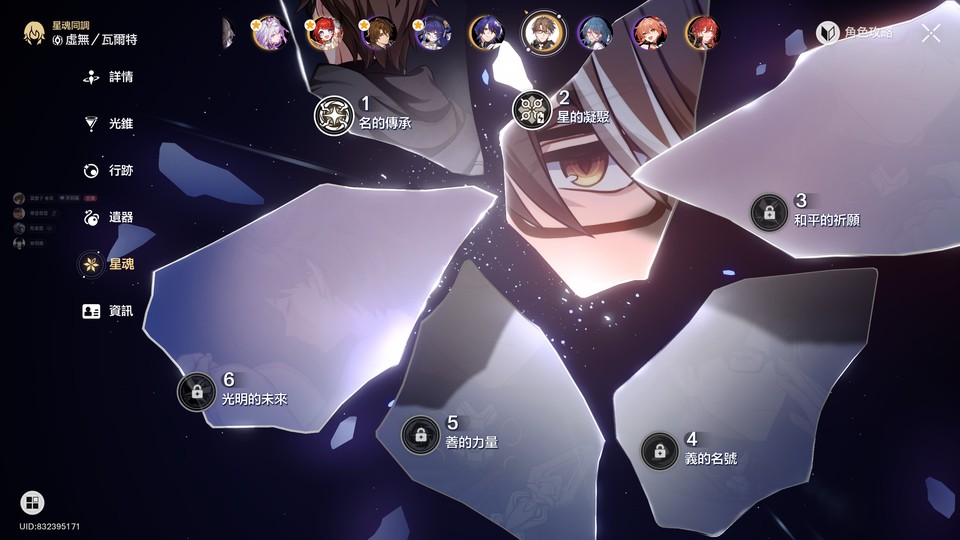The image size is (960, 540).
Task: Open the 星魂 eidolon tab
Action: [x=109, y=264]
